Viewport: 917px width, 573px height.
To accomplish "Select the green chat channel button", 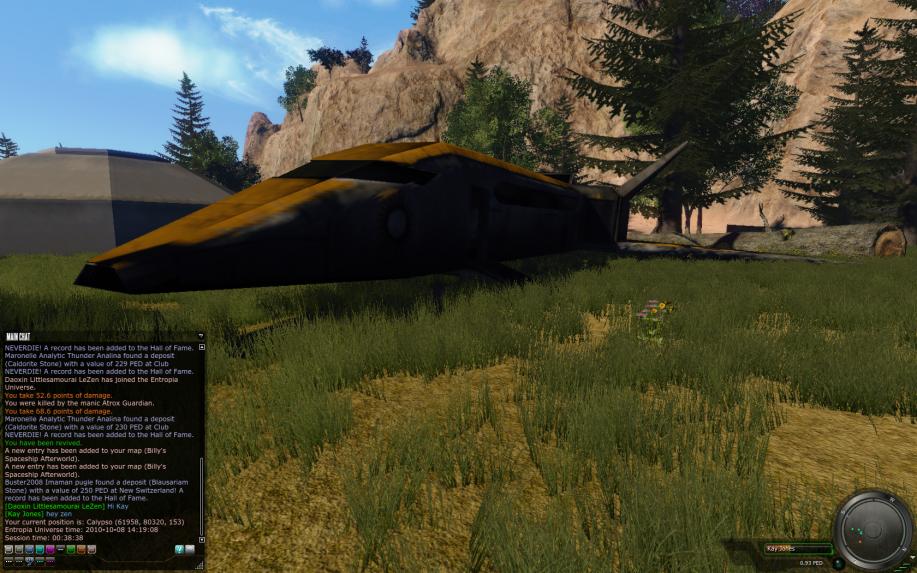I will tap(70, 549).
